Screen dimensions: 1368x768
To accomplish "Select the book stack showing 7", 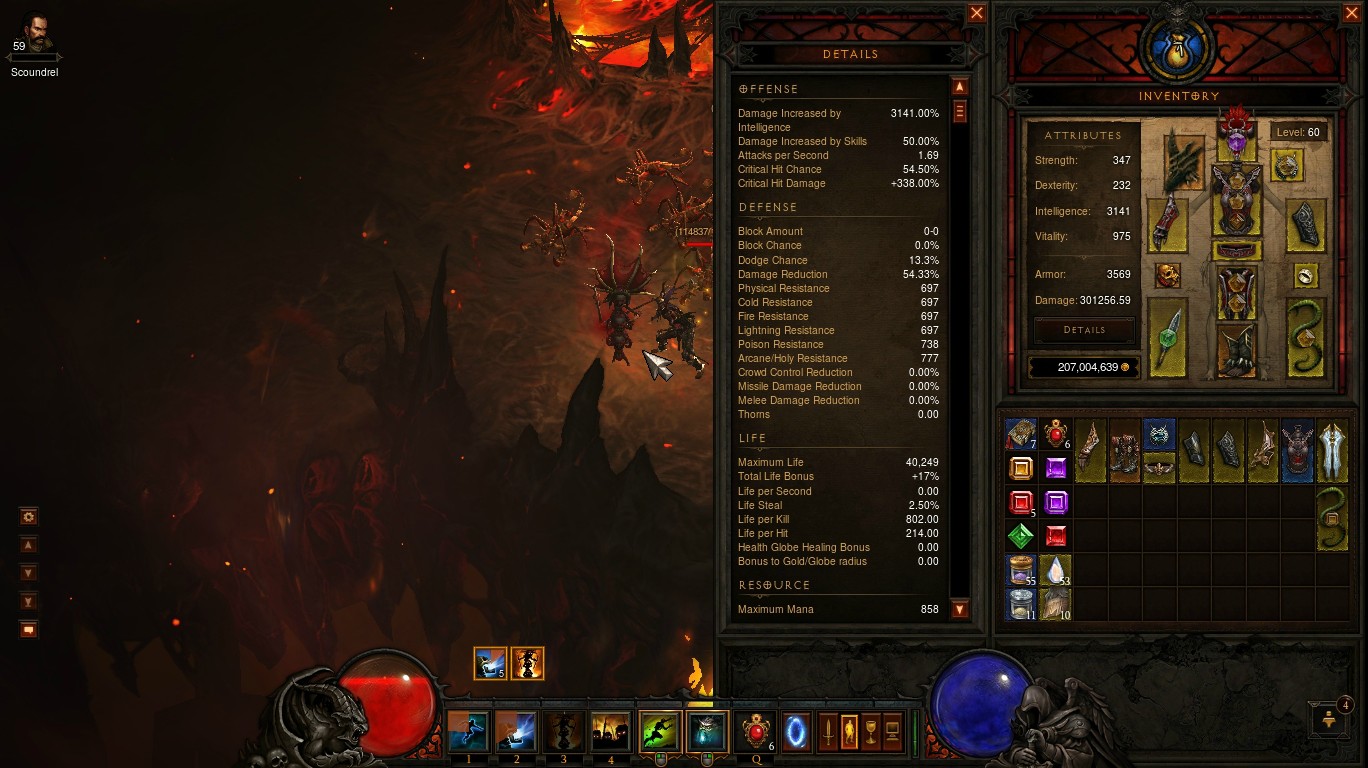I will click(x=1020, y=435).
